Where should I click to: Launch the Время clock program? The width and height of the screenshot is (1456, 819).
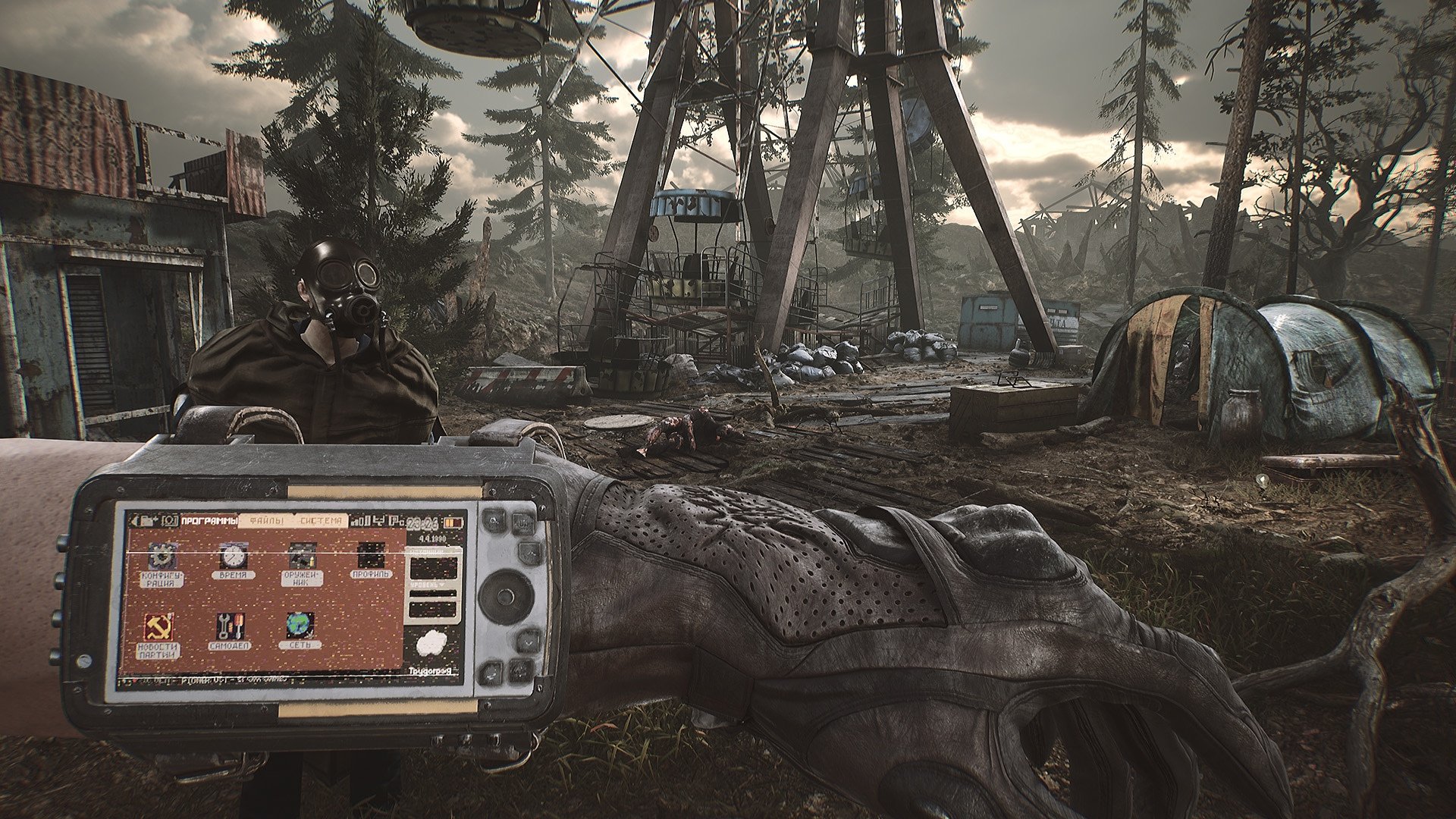coord(234,557)
